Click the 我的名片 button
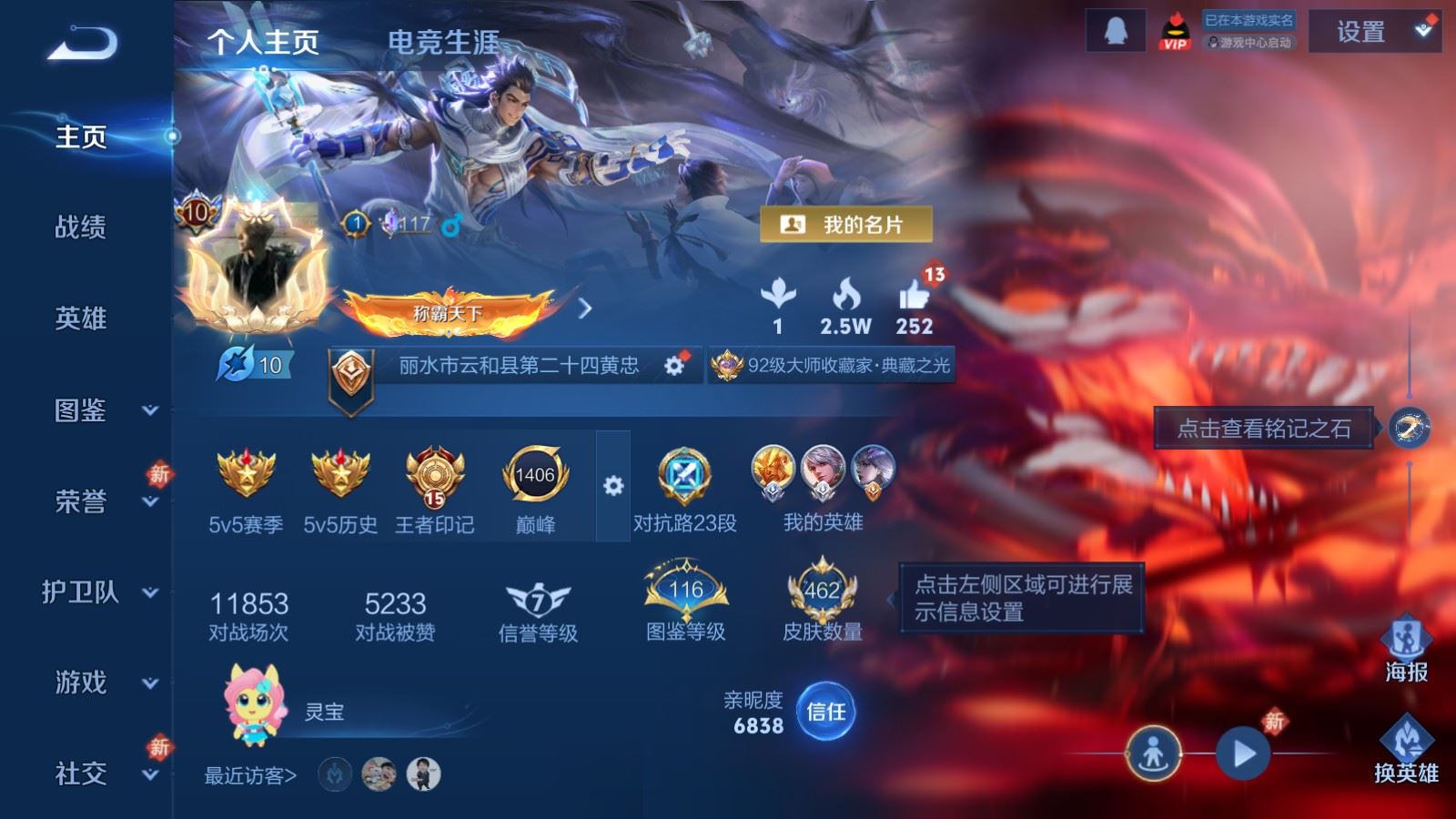 848,223
